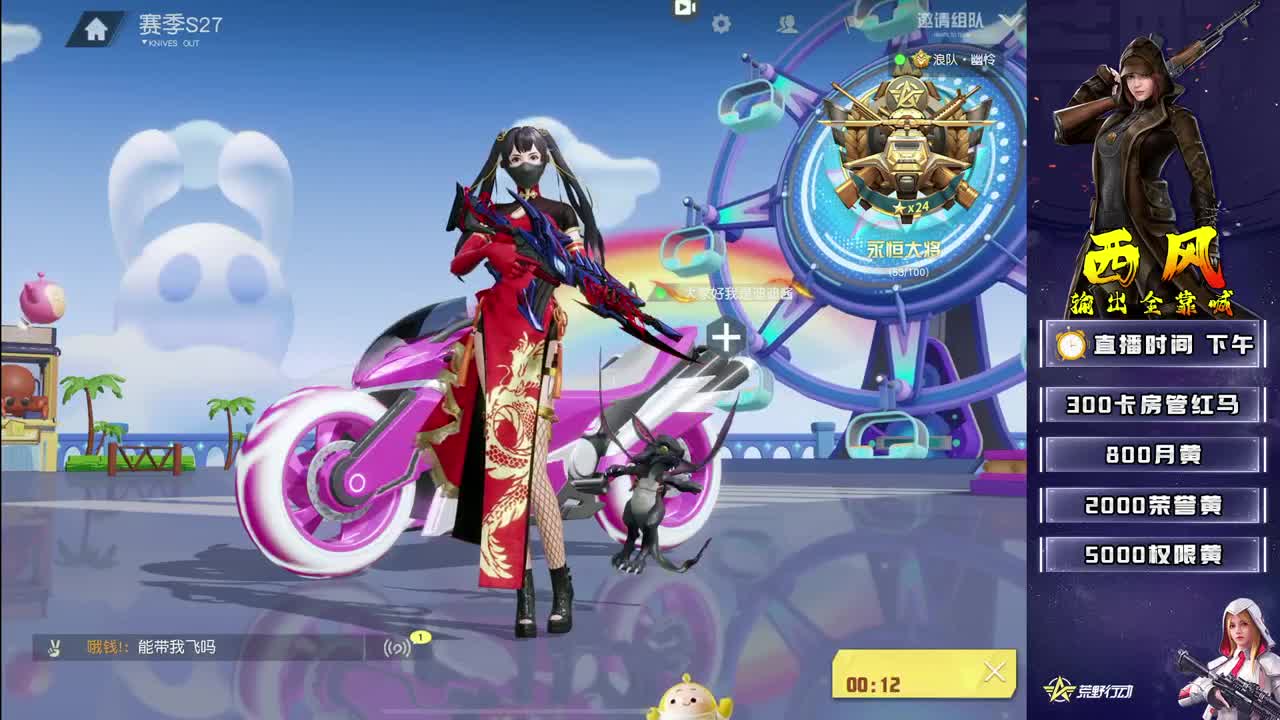Toggle online status via green dot by 浪队·幽伶
This screenshot has height=720, width=1280.
pyautogui.click(x=900, y=59)
